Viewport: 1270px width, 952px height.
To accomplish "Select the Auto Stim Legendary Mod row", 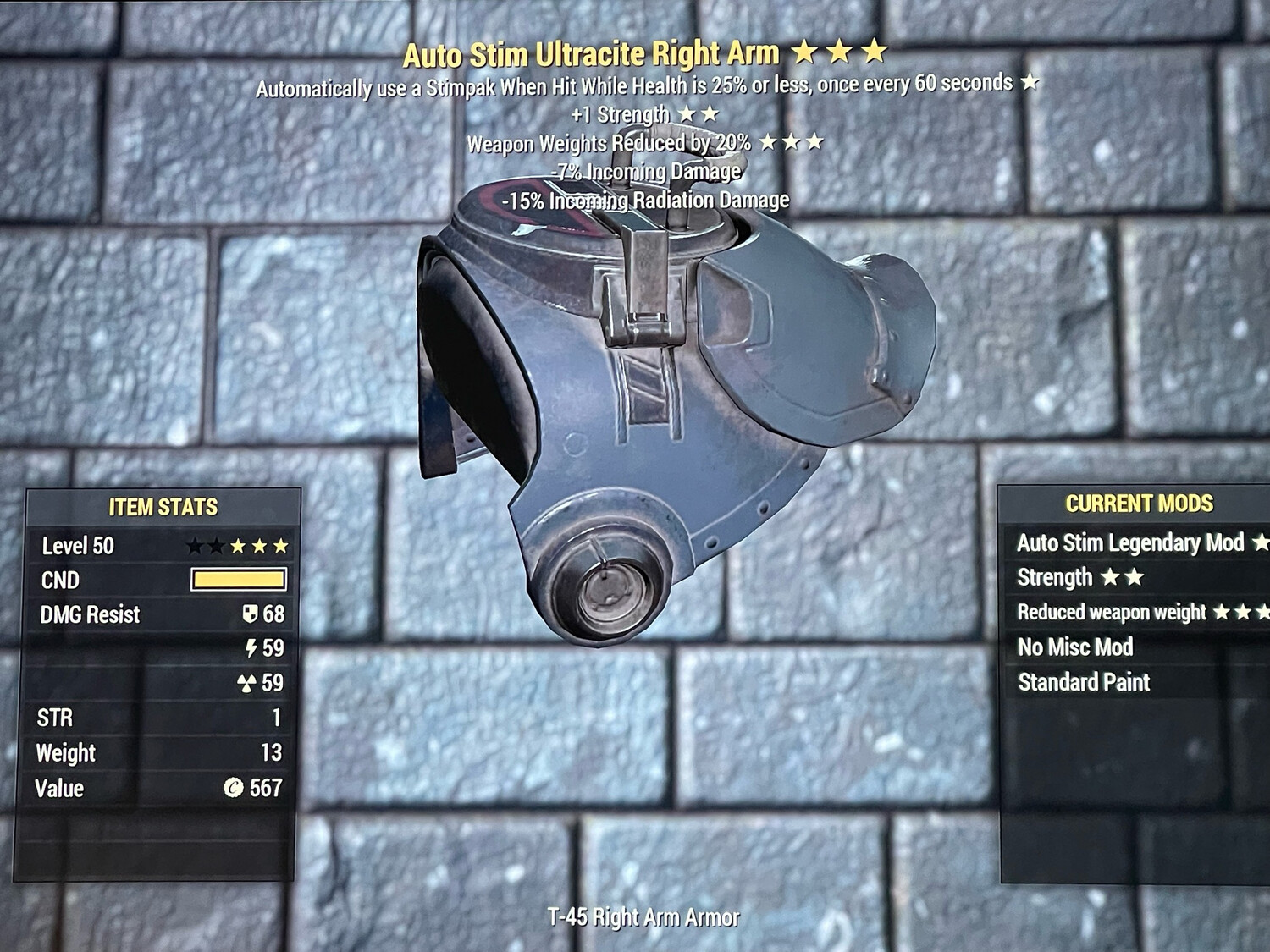I will pos(1130,542).
